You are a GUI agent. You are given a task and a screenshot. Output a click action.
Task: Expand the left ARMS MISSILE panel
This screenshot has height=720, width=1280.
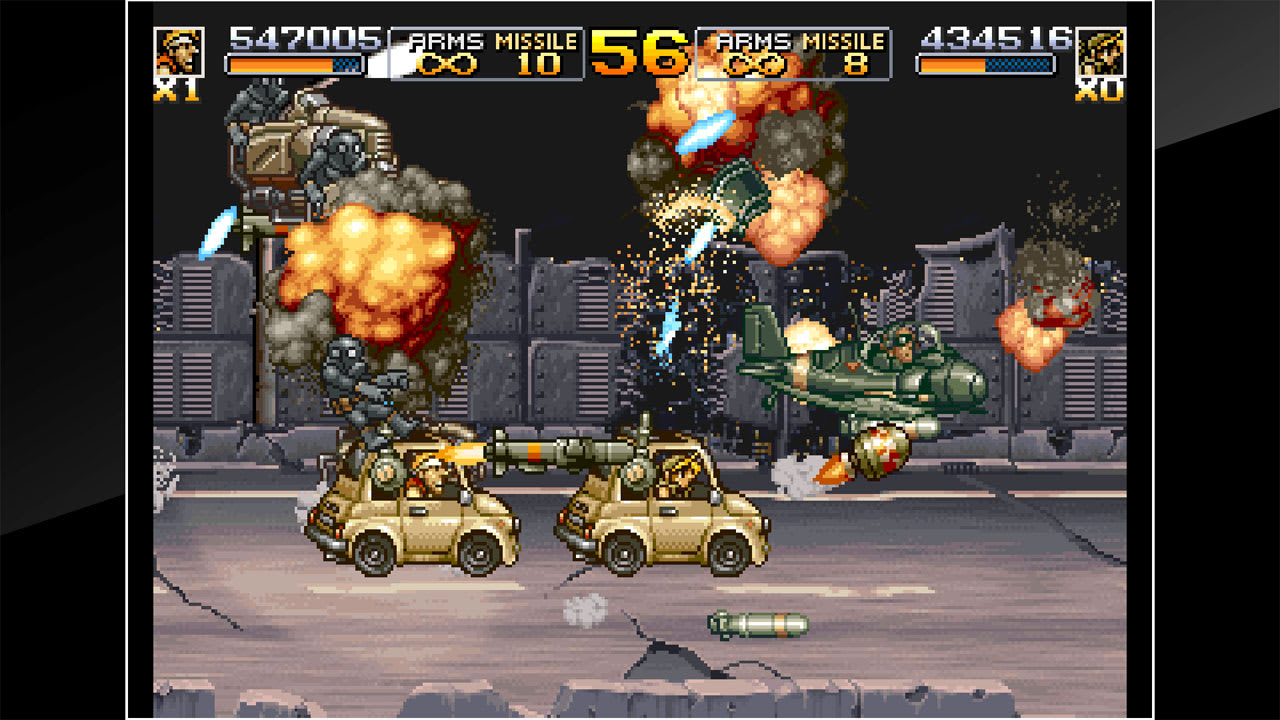[x=490, y=50]
